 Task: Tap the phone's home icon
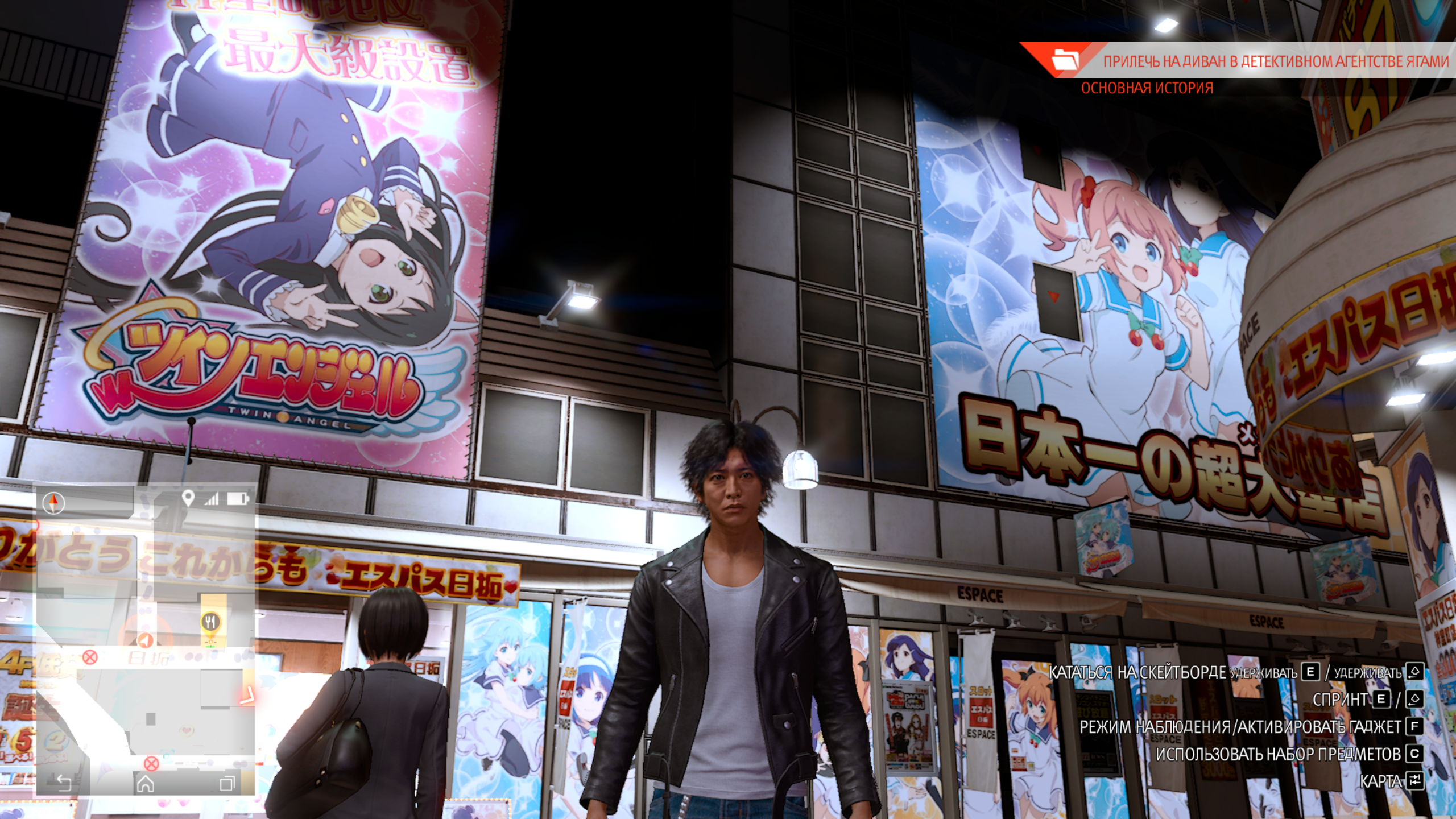point(146,783)
